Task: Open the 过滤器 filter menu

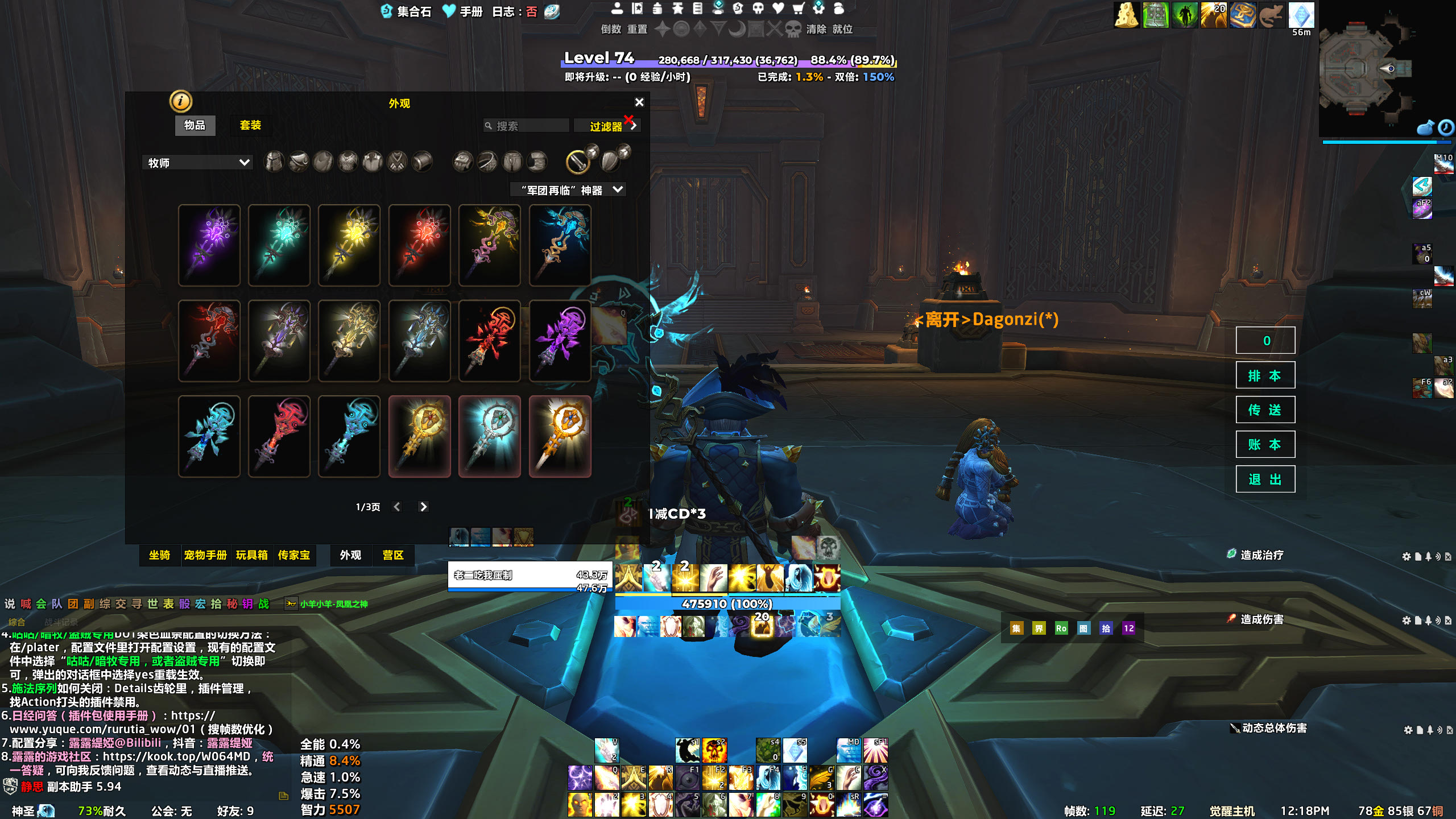Action: (x=606, y=126)
